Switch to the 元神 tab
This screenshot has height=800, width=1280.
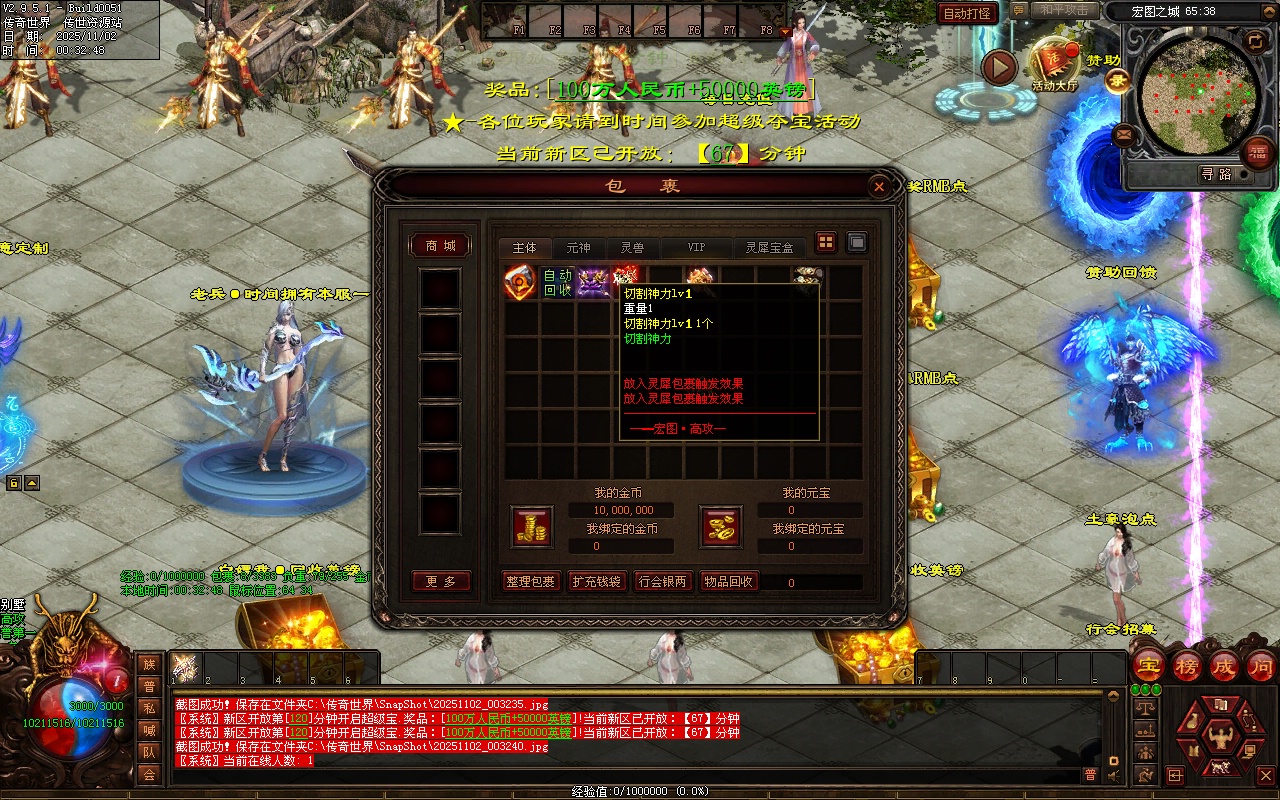(x=578, y=248)
